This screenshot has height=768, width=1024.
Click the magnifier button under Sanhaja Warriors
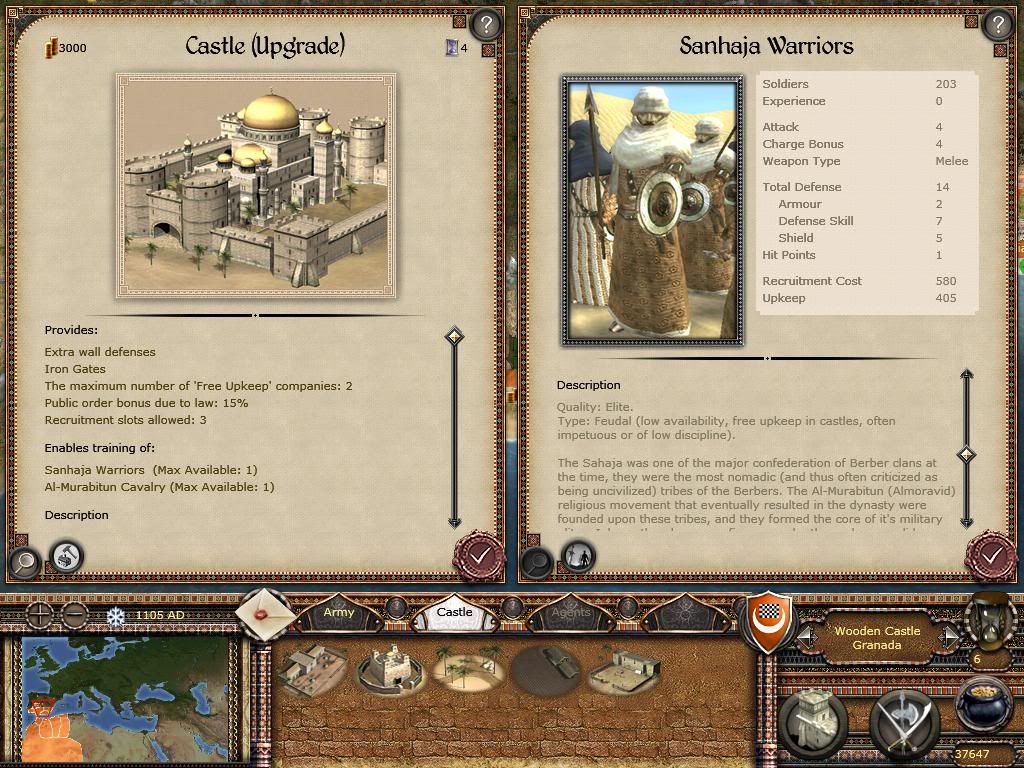point(536,561)
